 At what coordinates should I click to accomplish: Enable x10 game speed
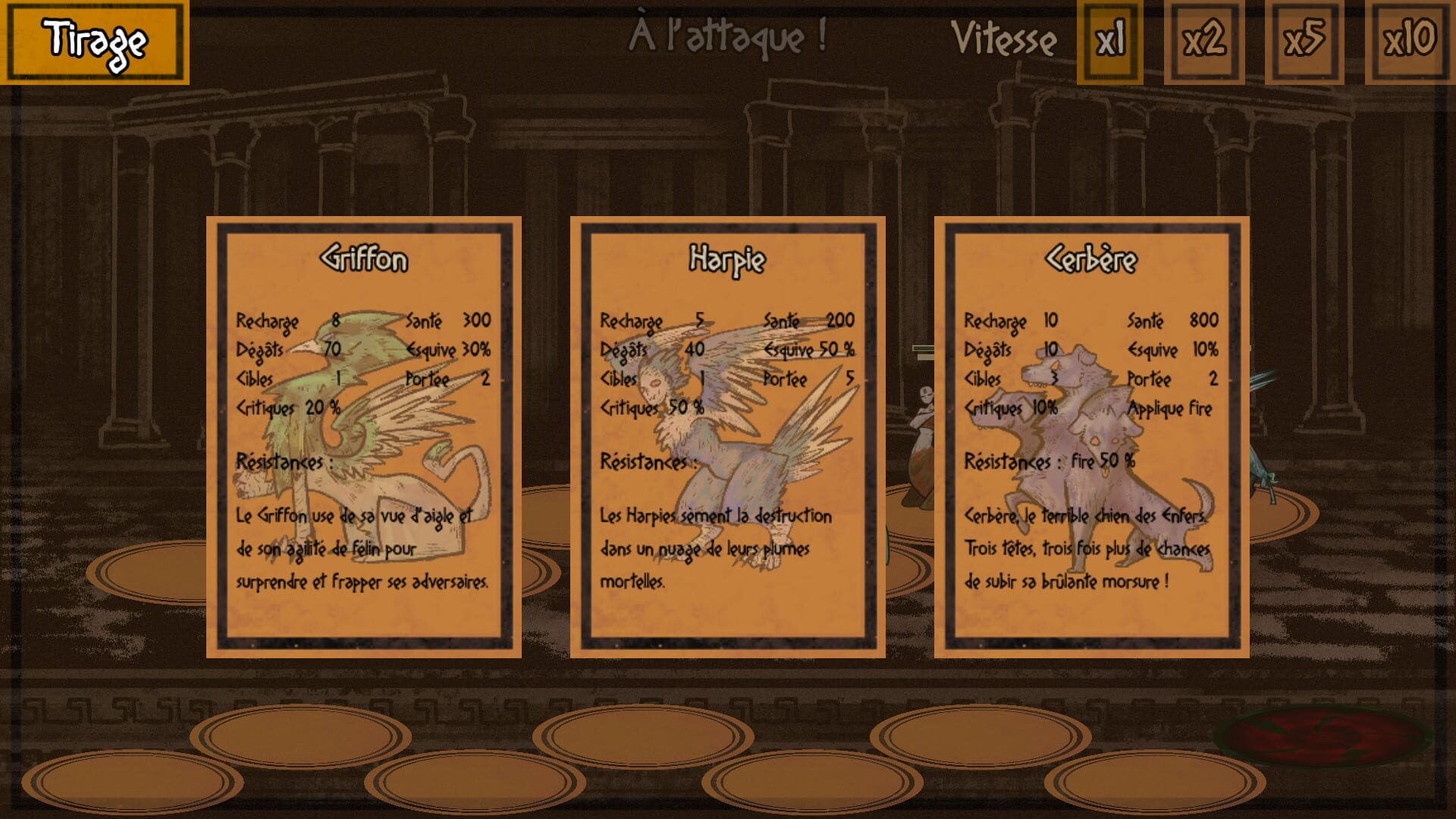pos(1412,40)
